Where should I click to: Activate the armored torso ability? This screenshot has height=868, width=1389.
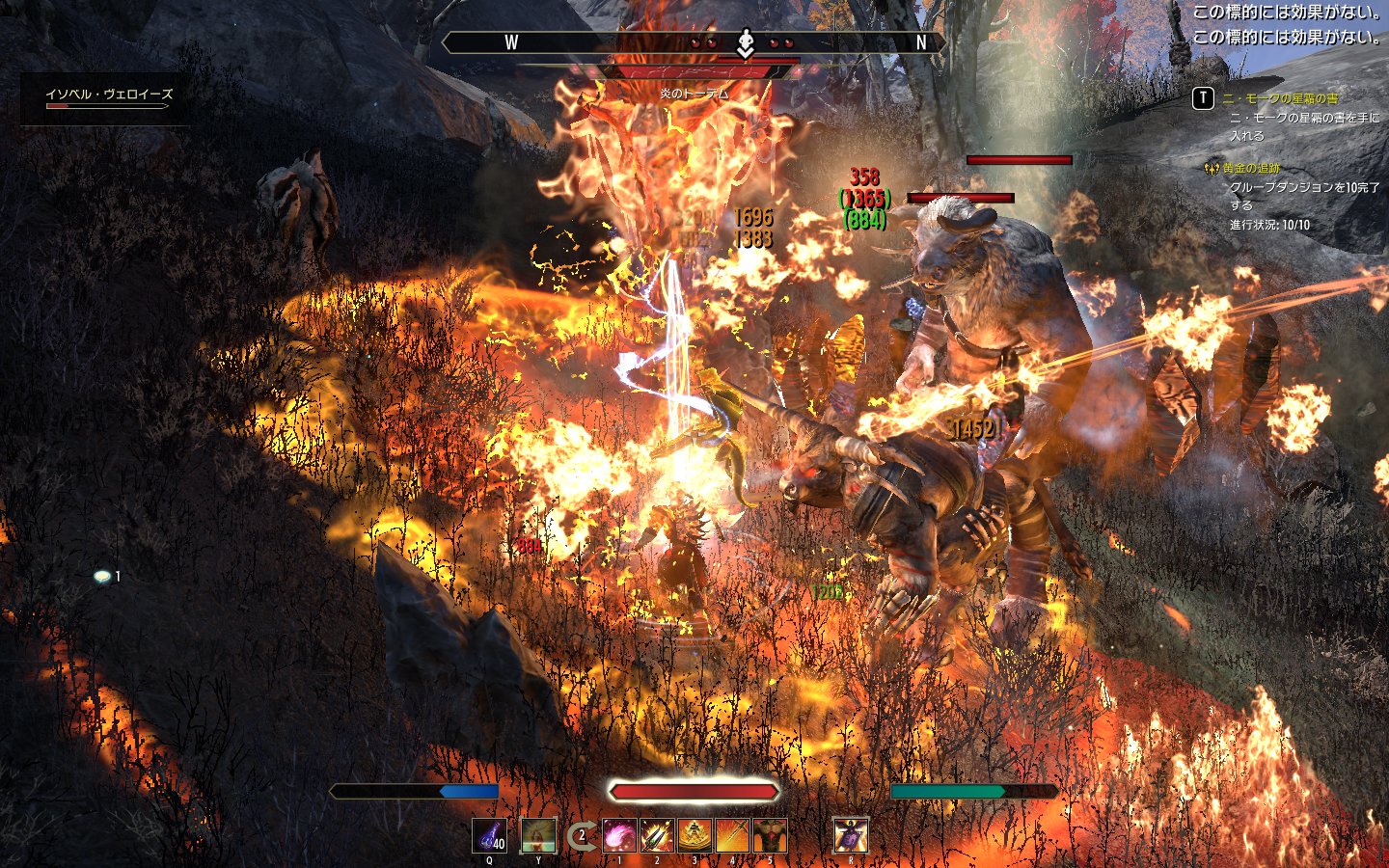(x=770, y=835)
